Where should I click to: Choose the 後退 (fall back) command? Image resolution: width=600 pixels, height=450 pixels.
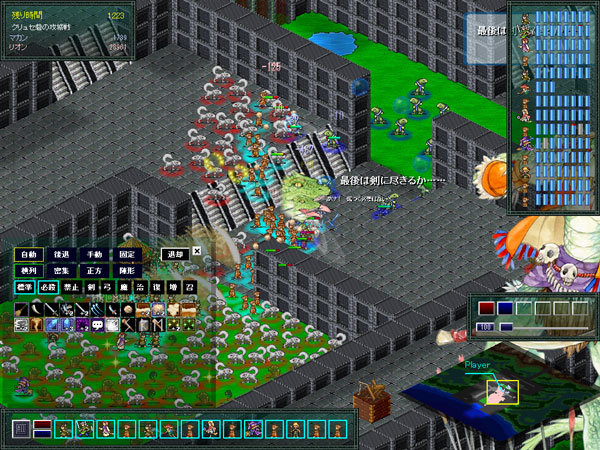[62, 254]
